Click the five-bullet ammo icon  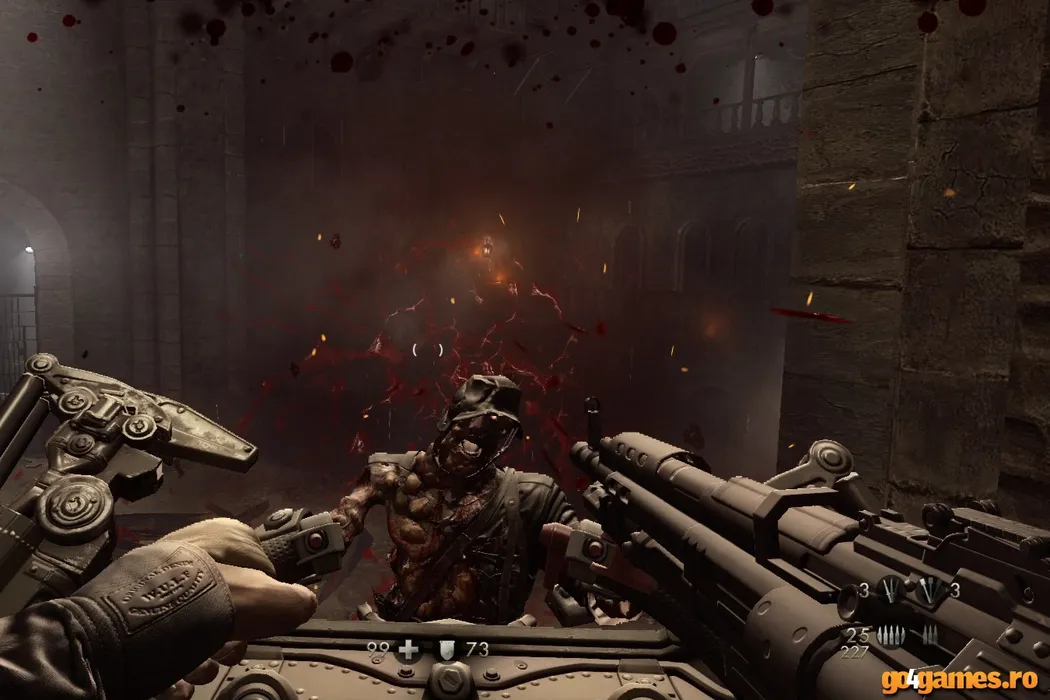click(890, 634)
